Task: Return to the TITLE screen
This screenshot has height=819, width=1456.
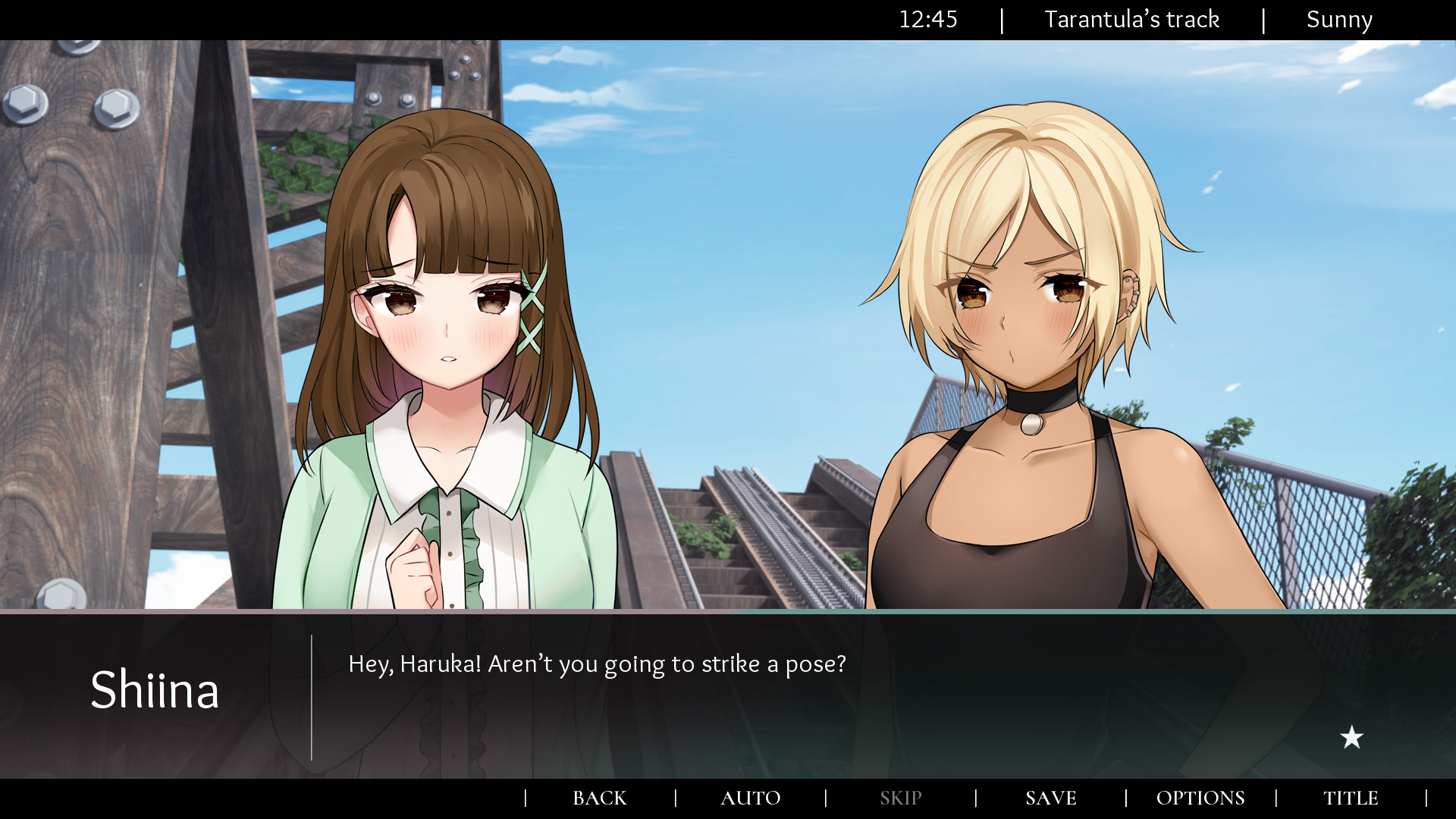Action: point(1351,798)
